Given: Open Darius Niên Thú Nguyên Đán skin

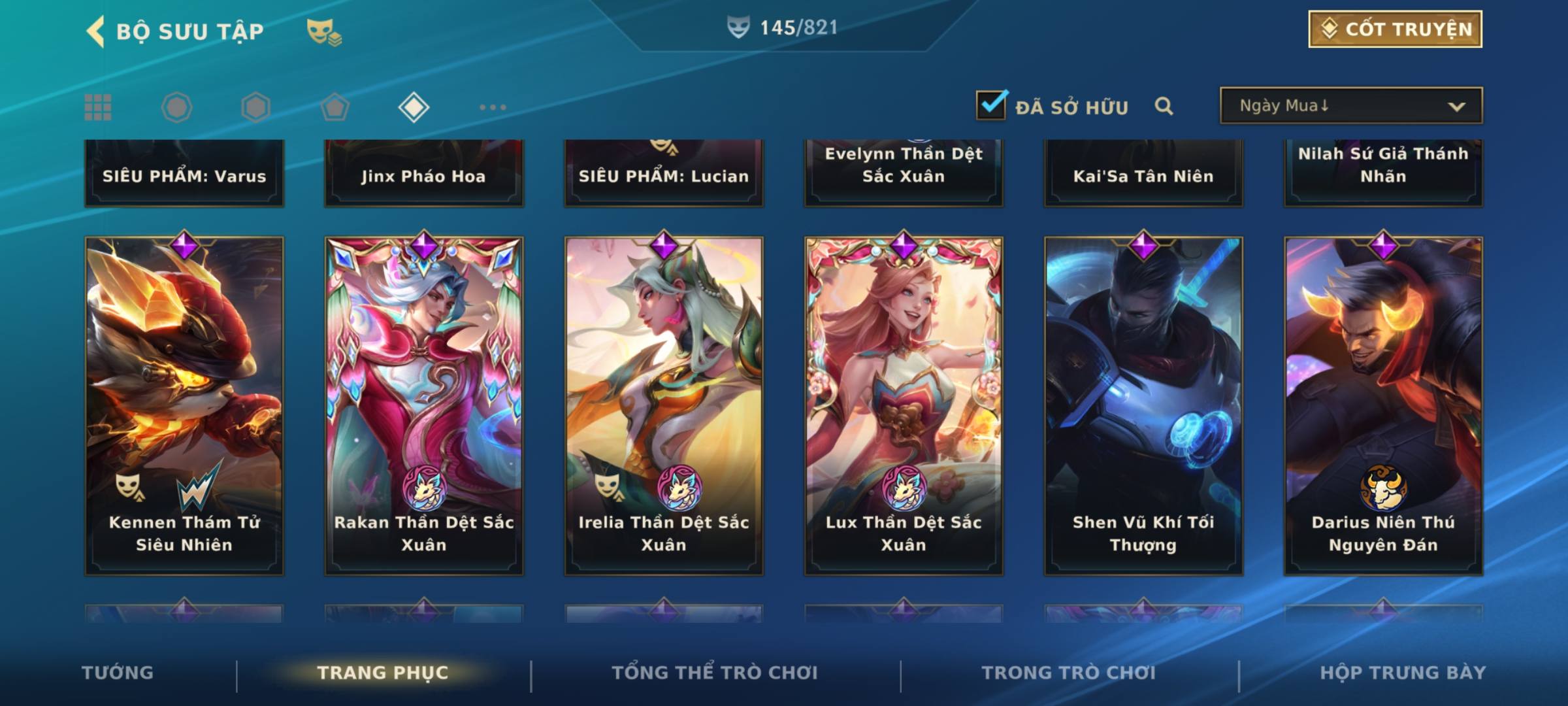Looking at the screenshot, I should (x=1383, y=405).
